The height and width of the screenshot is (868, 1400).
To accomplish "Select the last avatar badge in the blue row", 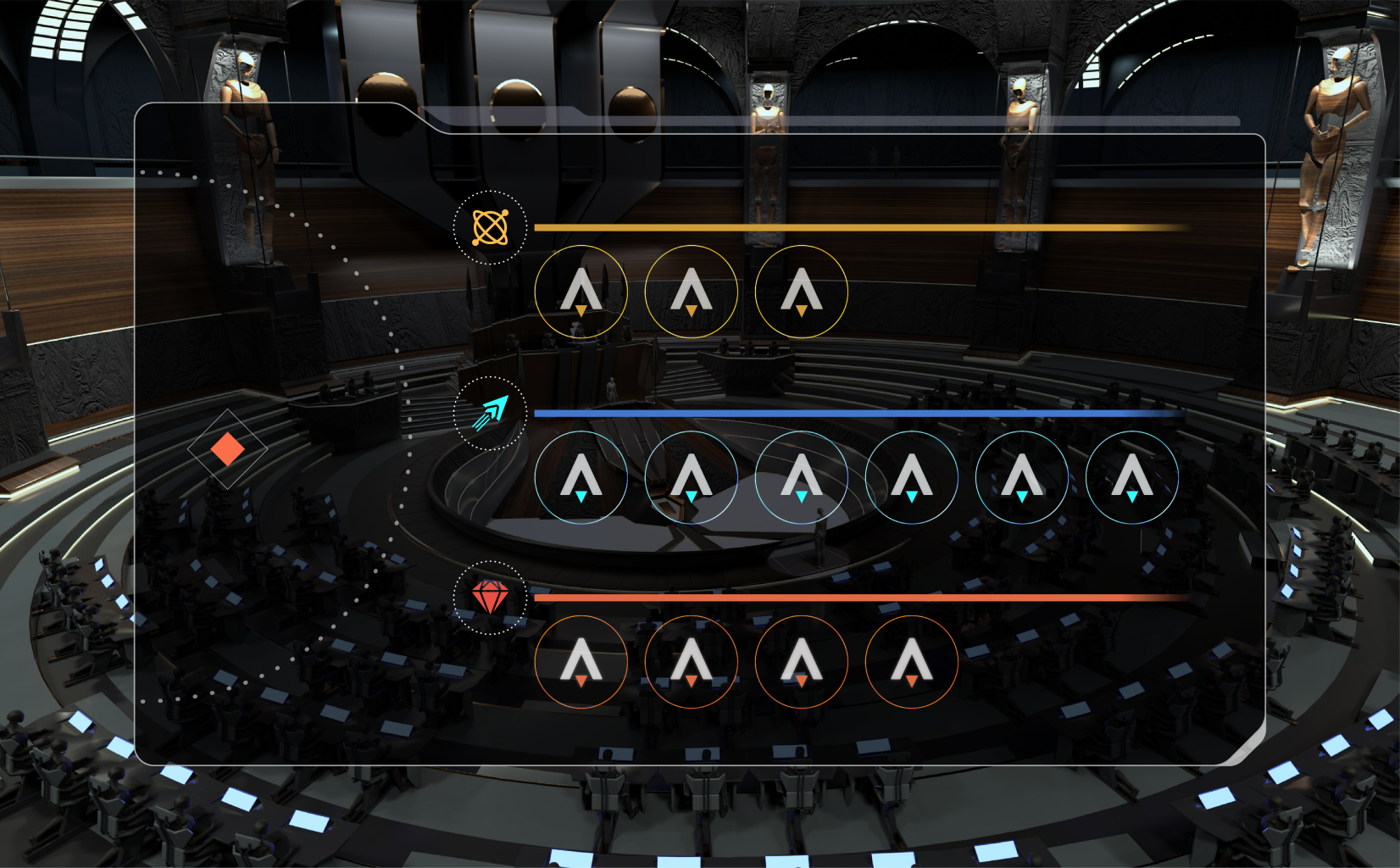I will click(x=1131, y=477).
